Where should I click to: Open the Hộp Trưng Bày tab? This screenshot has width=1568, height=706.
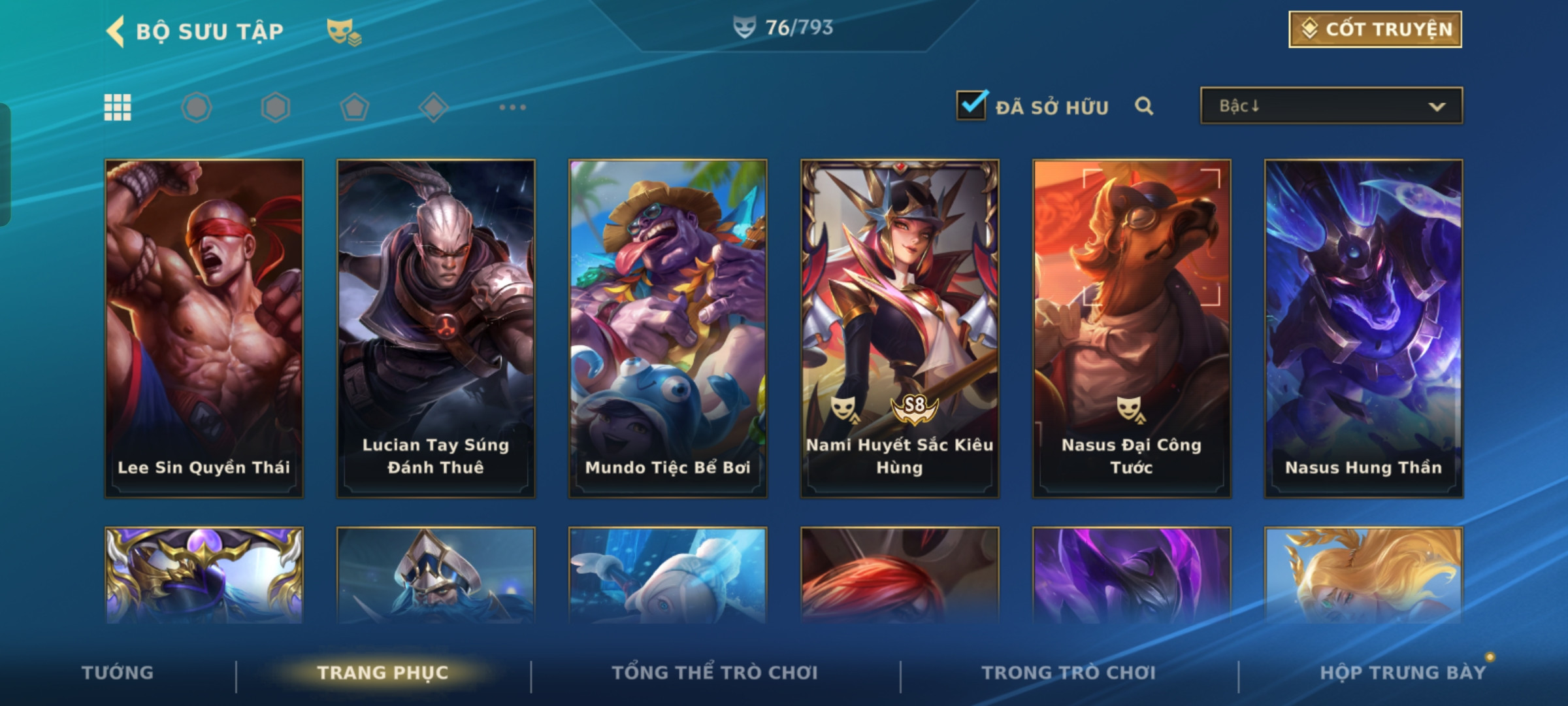pyautogui.click(x=1402, y=673)
